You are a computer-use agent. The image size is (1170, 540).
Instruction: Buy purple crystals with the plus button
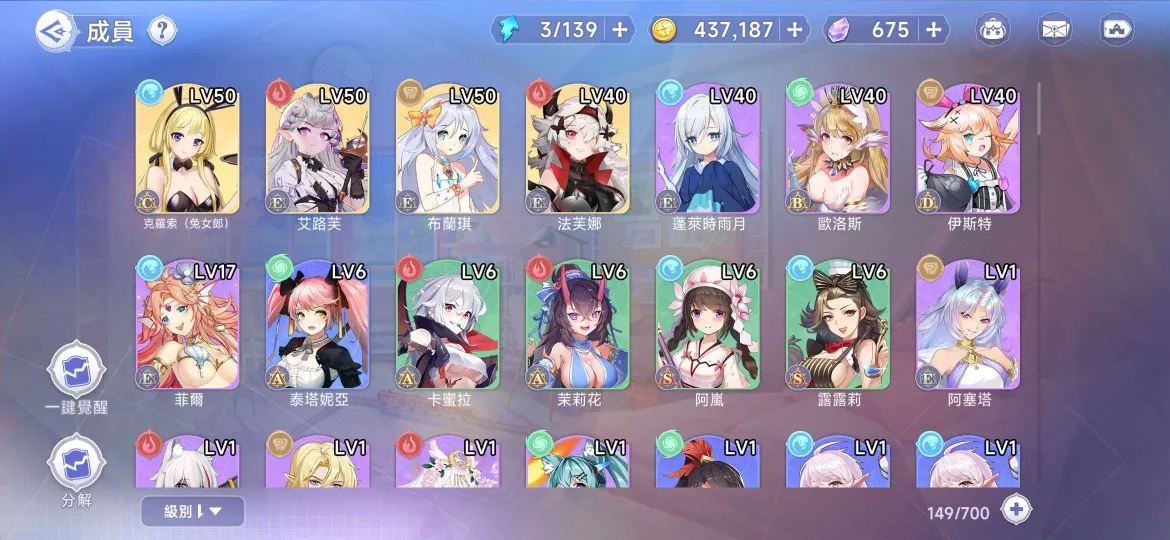tap(933, 30)
